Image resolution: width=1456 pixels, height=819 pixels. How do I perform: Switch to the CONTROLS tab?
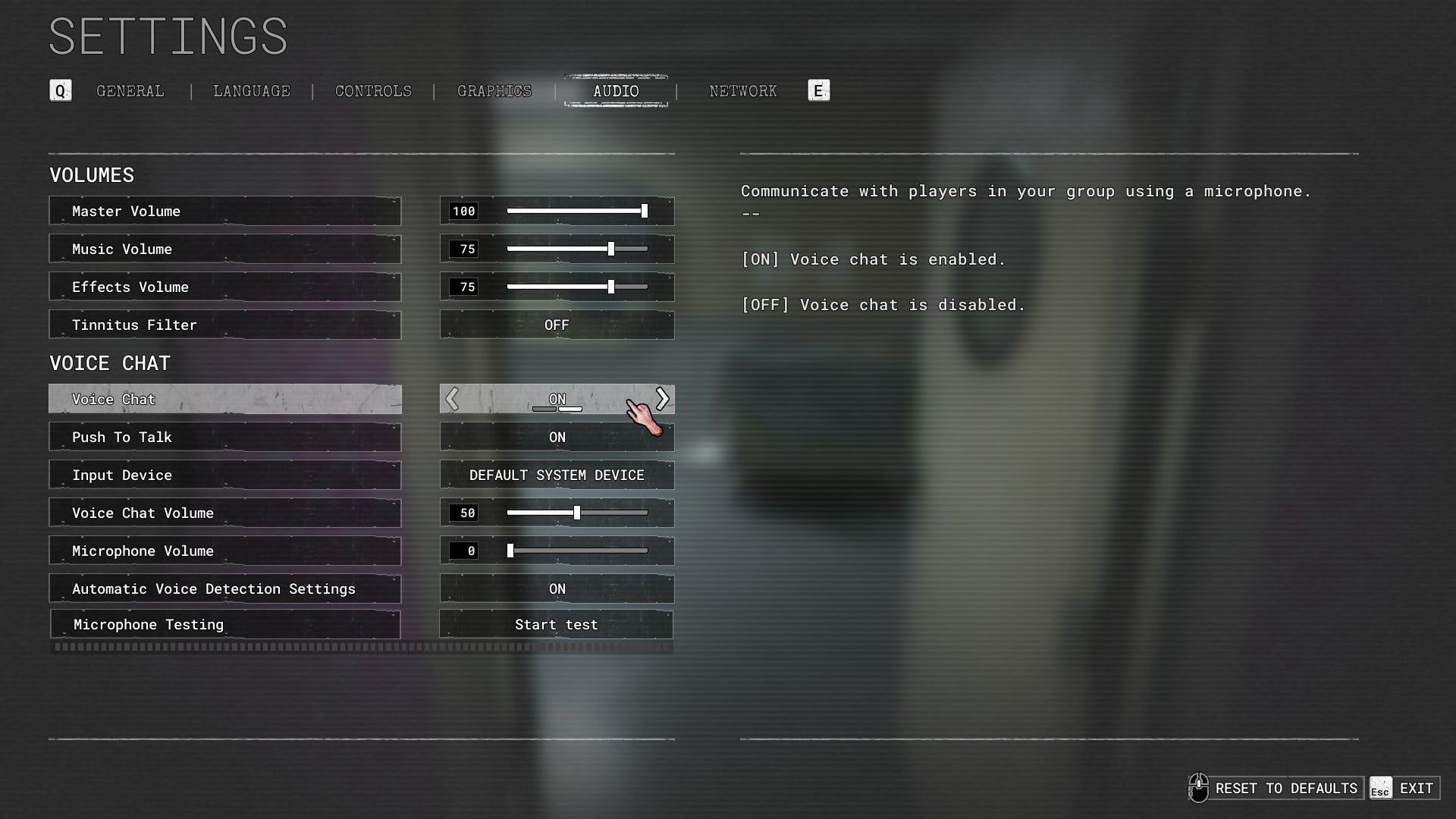tap(373, 91)
